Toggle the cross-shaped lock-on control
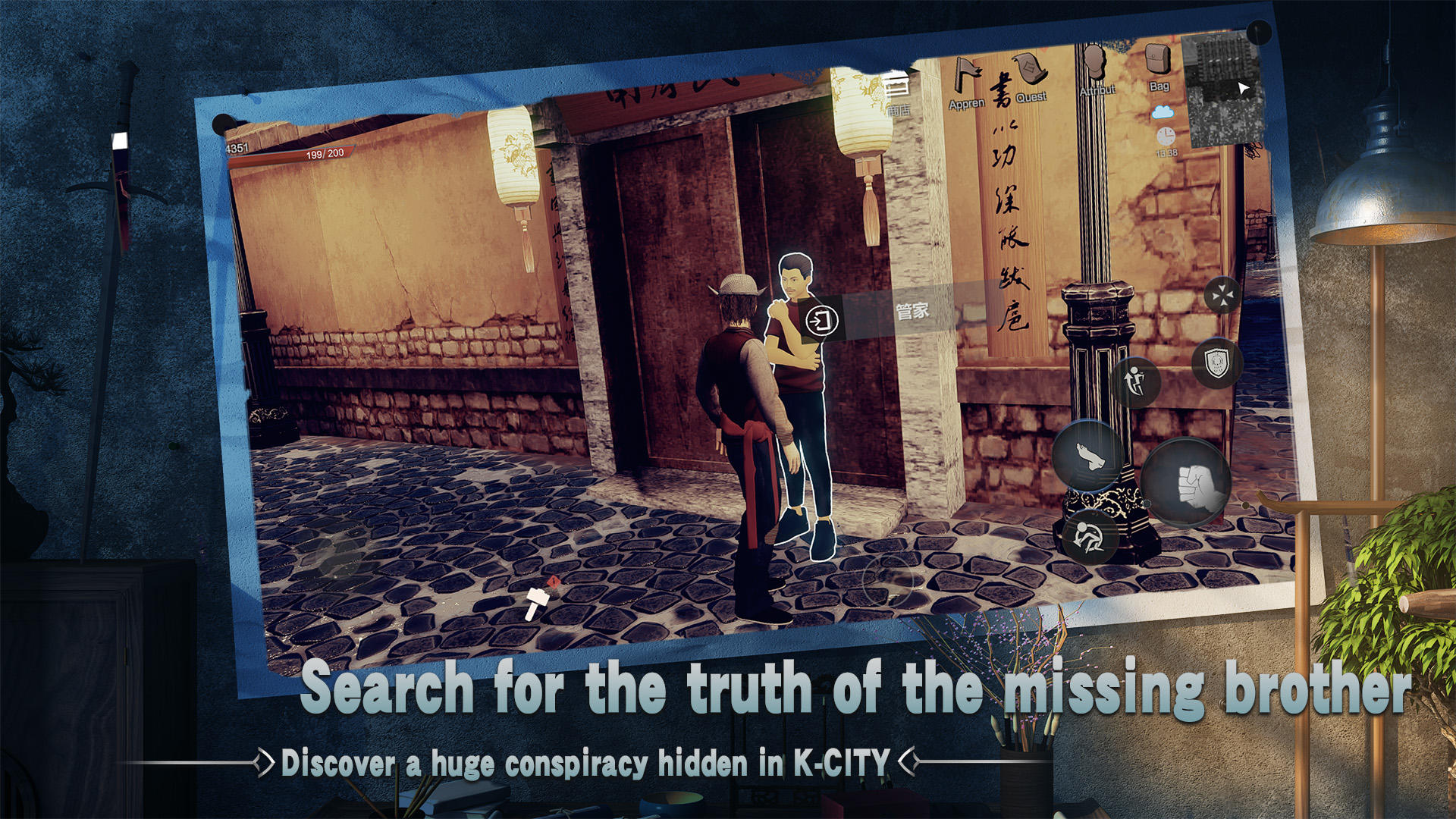This screenshot has width=1456, height=819. [1223, 295]
